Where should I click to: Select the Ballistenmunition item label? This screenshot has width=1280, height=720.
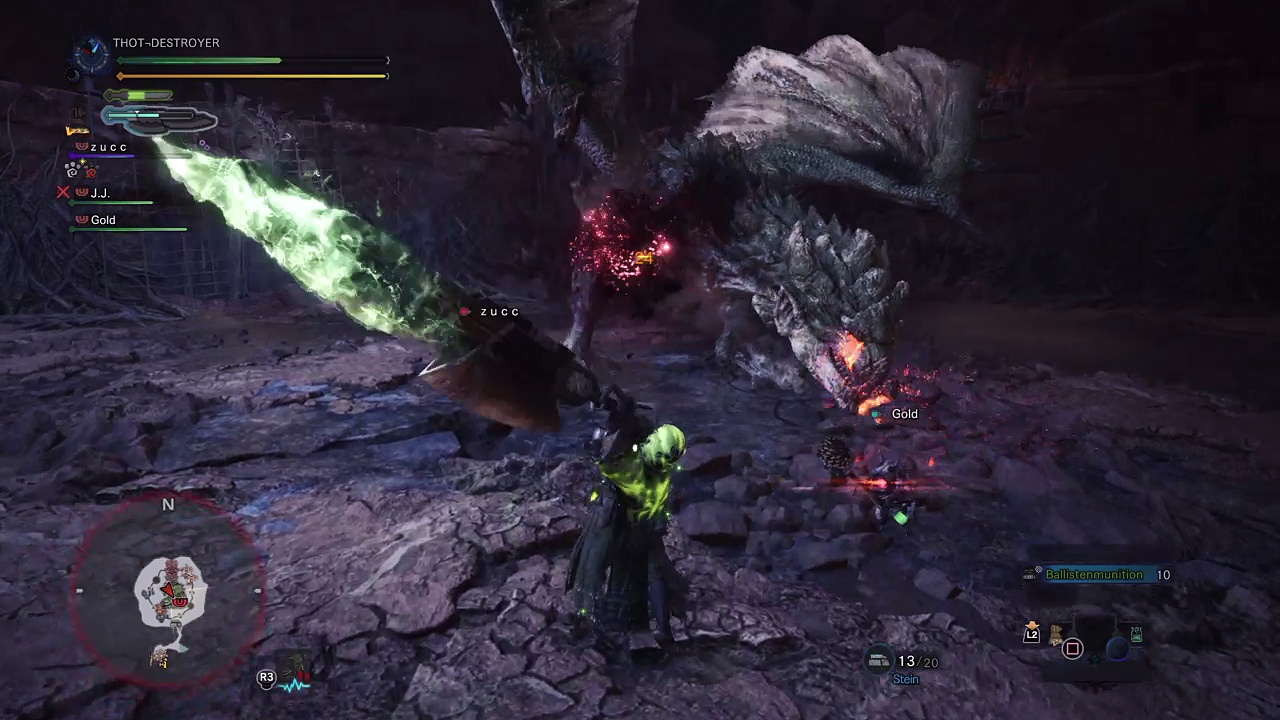pos(1093,575)
